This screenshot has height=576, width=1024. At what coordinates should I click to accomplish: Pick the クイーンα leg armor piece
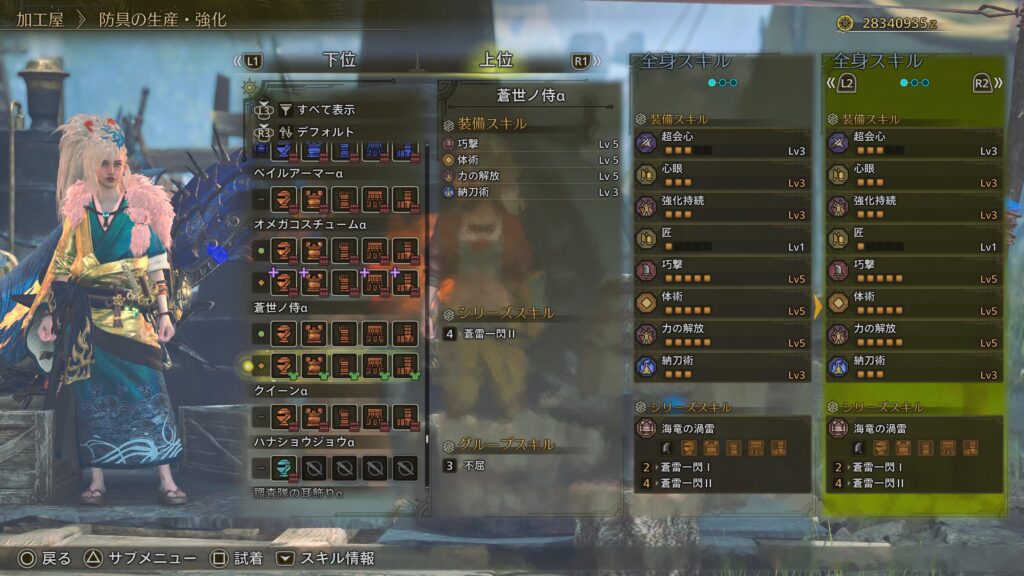pos(405,415)
